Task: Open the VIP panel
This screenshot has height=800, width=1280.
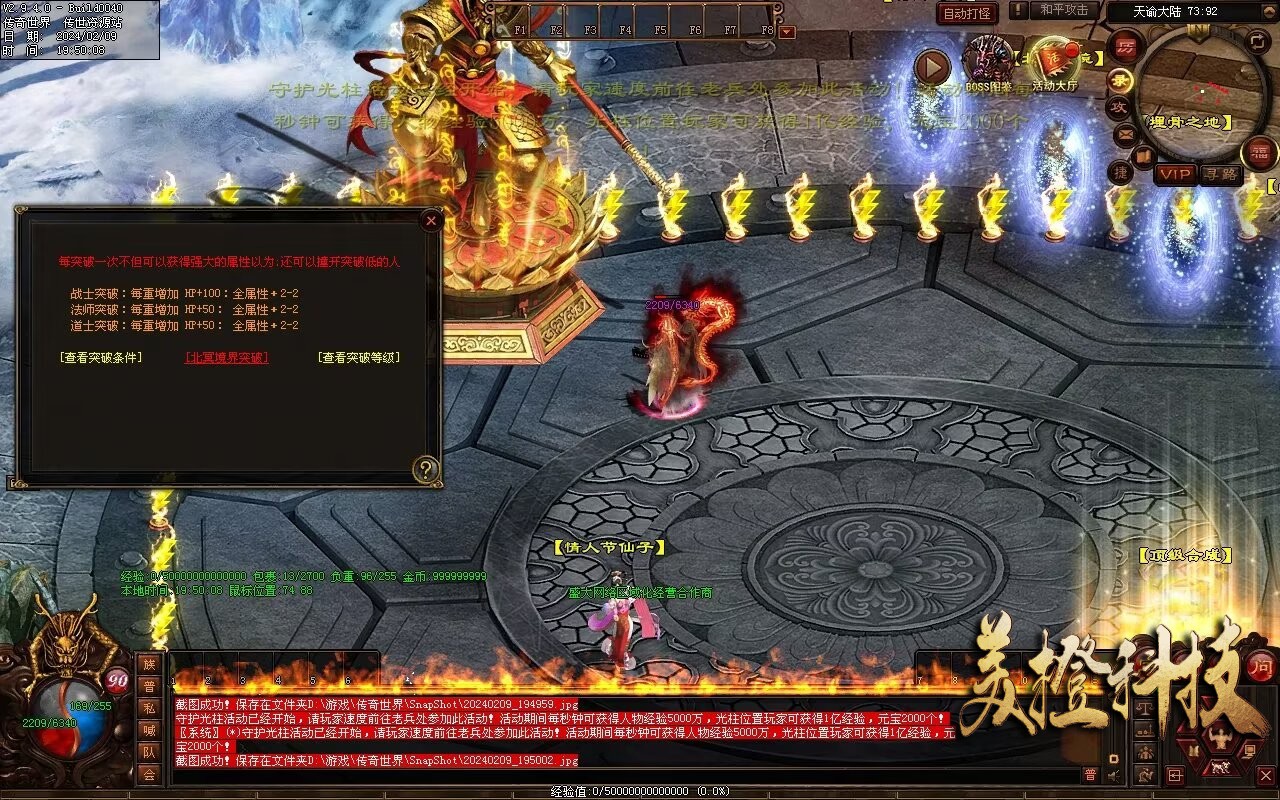Action: coord(1175,174)
